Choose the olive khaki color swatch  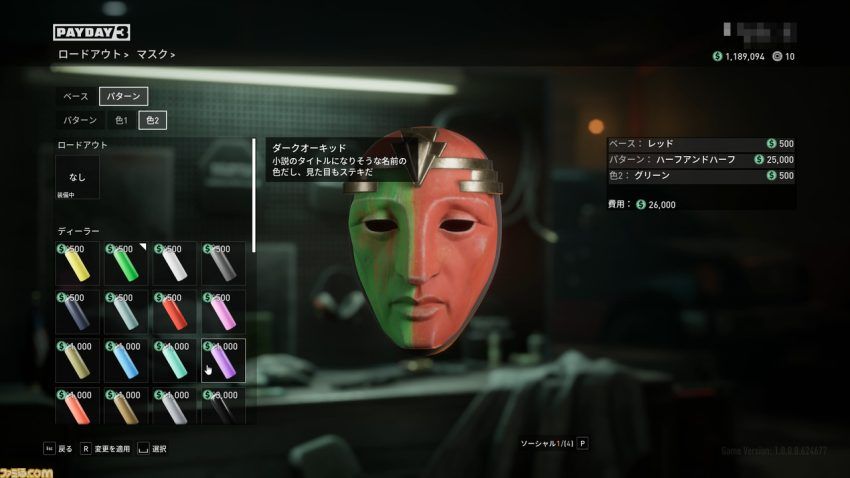(x=77, y=360)
